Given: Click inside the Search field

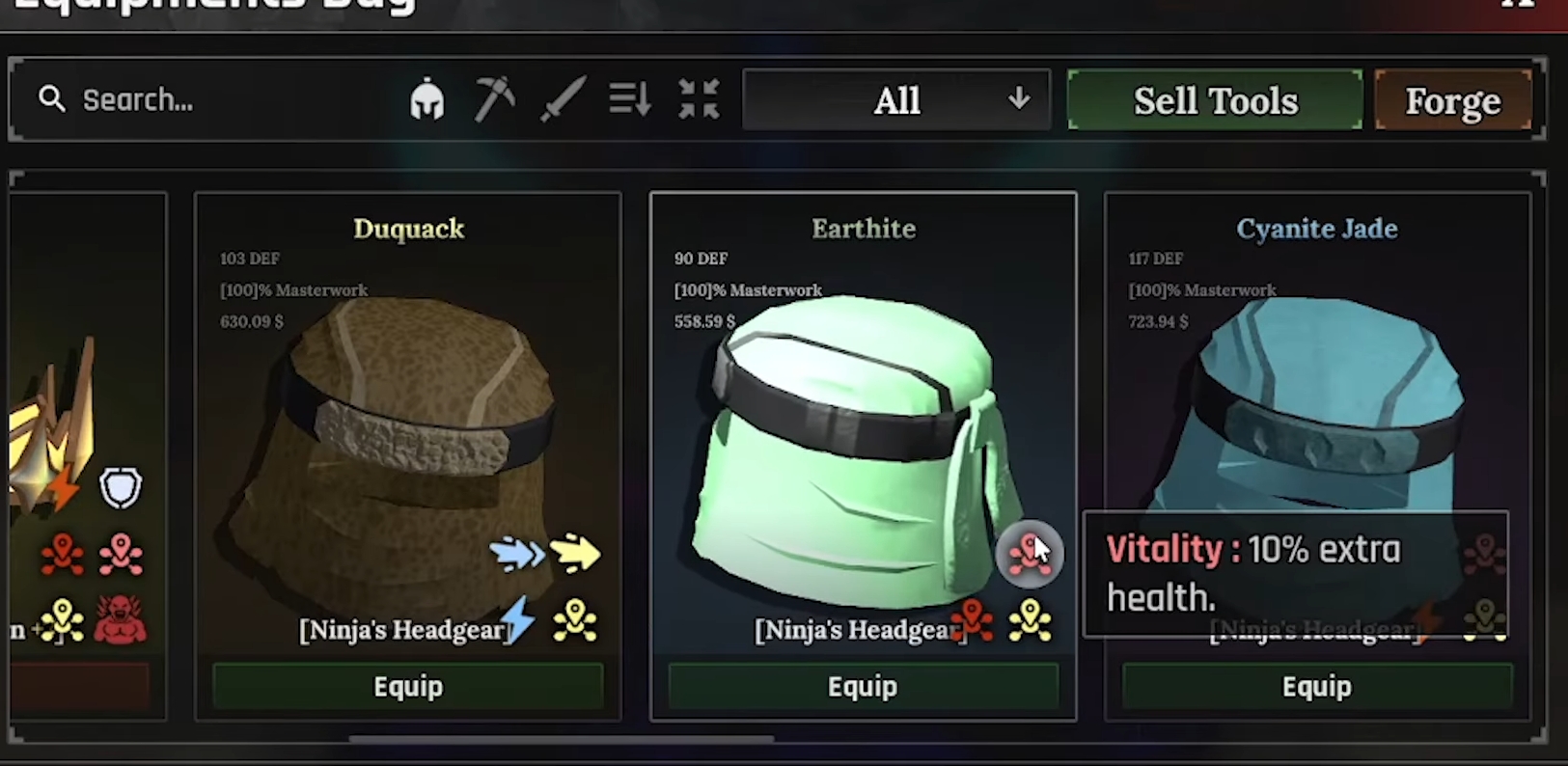Looking at the screenshot, I should click(x=193, y=99).
